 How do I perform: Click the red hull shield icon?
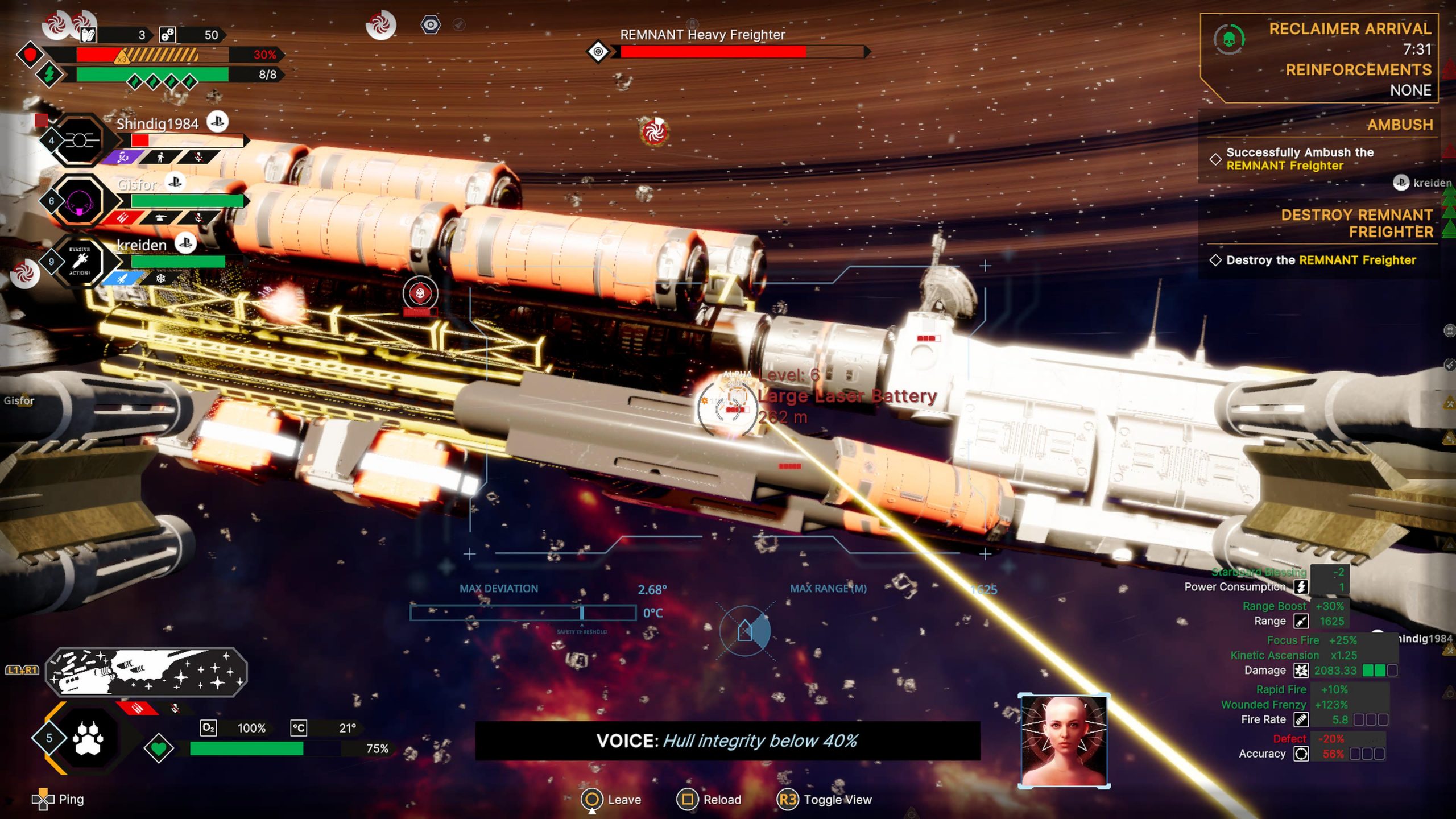pos(30,55)
